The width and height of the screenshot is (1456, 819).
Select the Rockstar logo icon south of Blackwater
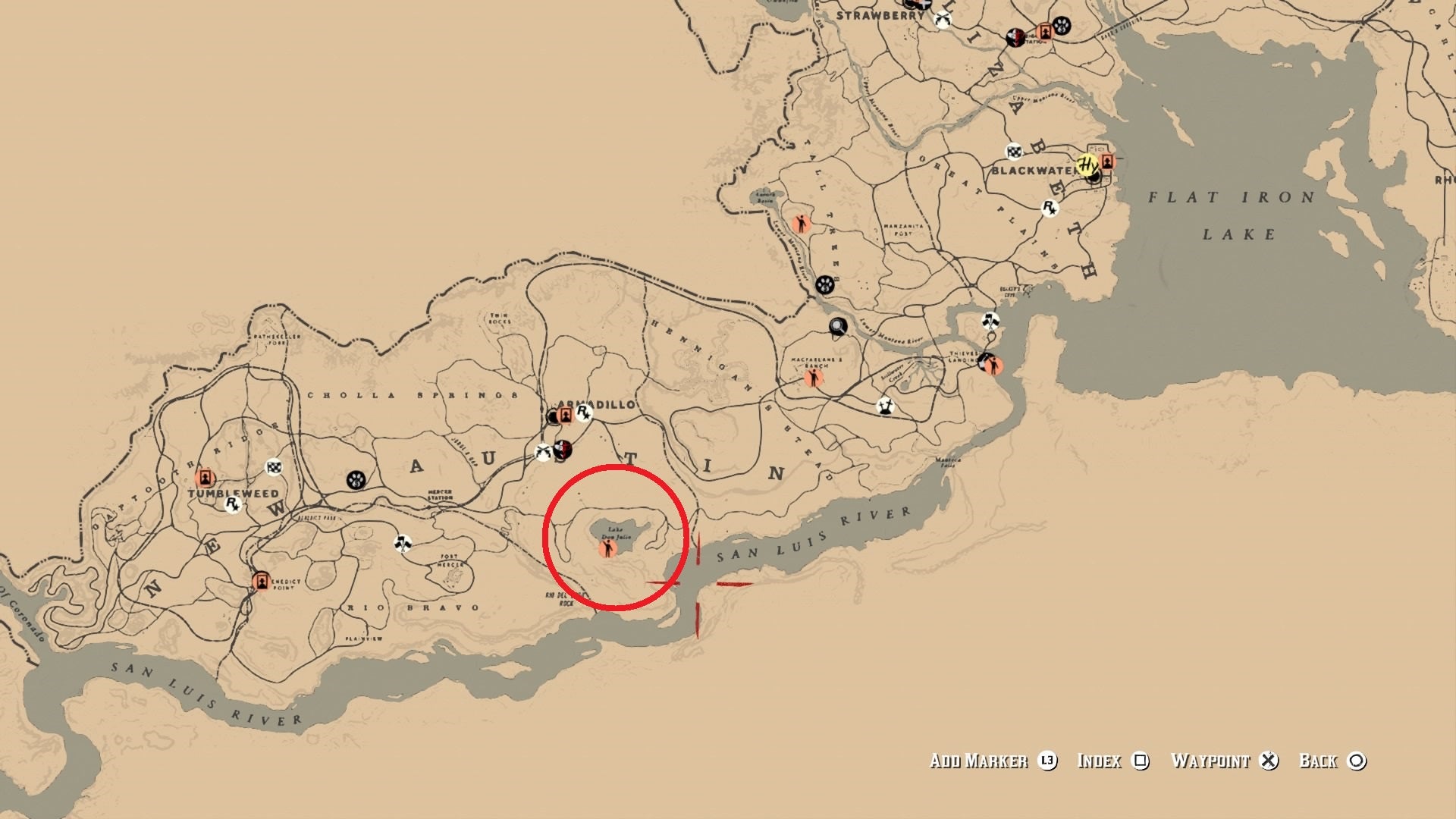[x=1050, y=209]
